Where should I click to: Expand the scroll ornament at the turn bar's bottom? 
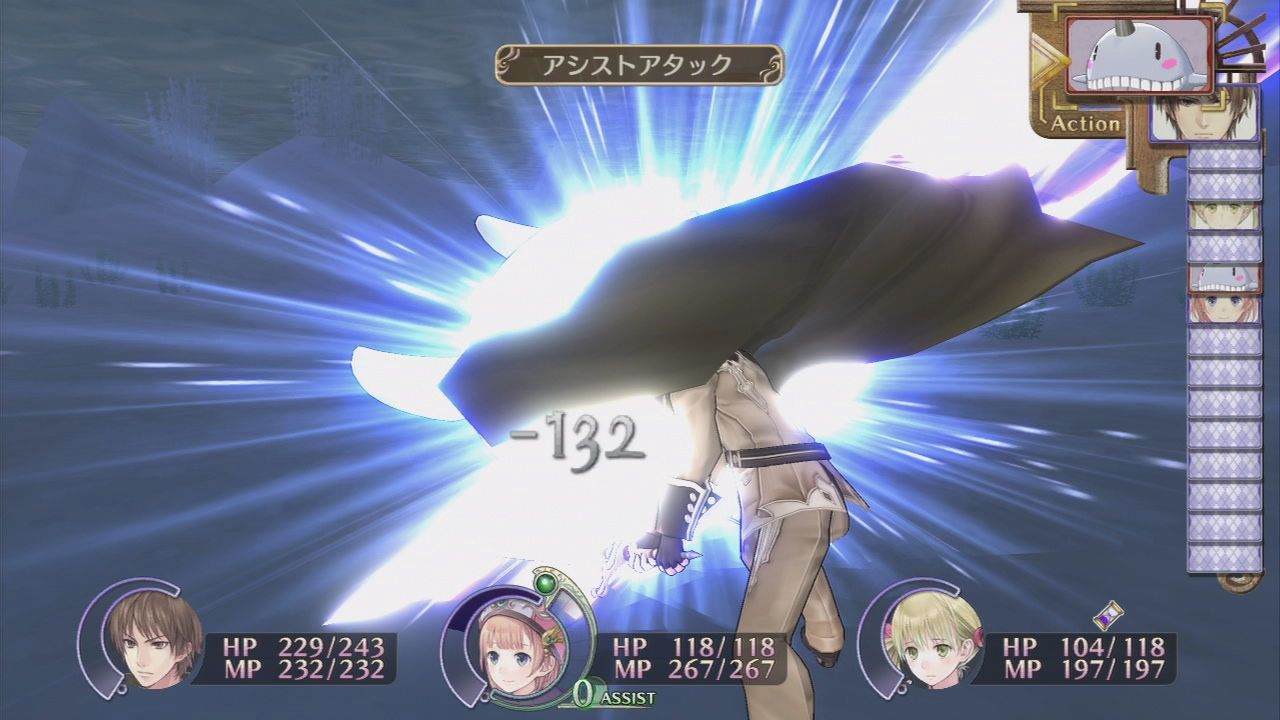1238,582
